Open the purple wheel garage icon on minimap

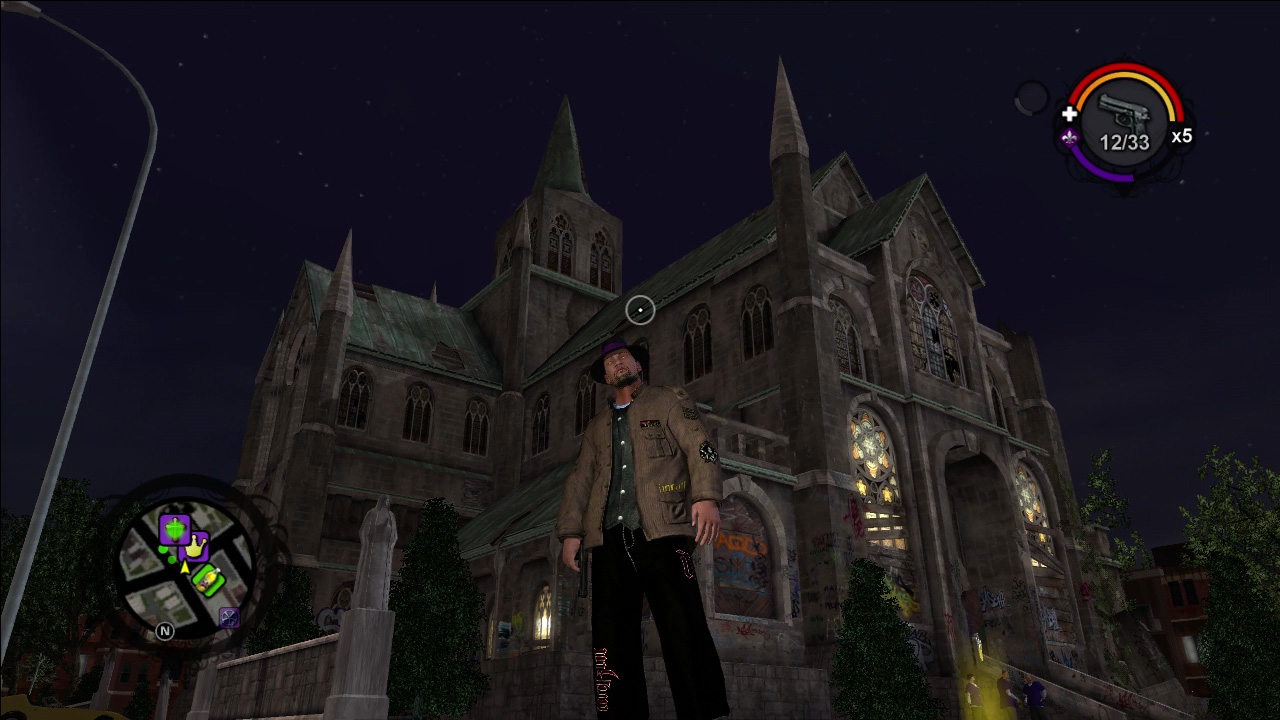[228, 616]
